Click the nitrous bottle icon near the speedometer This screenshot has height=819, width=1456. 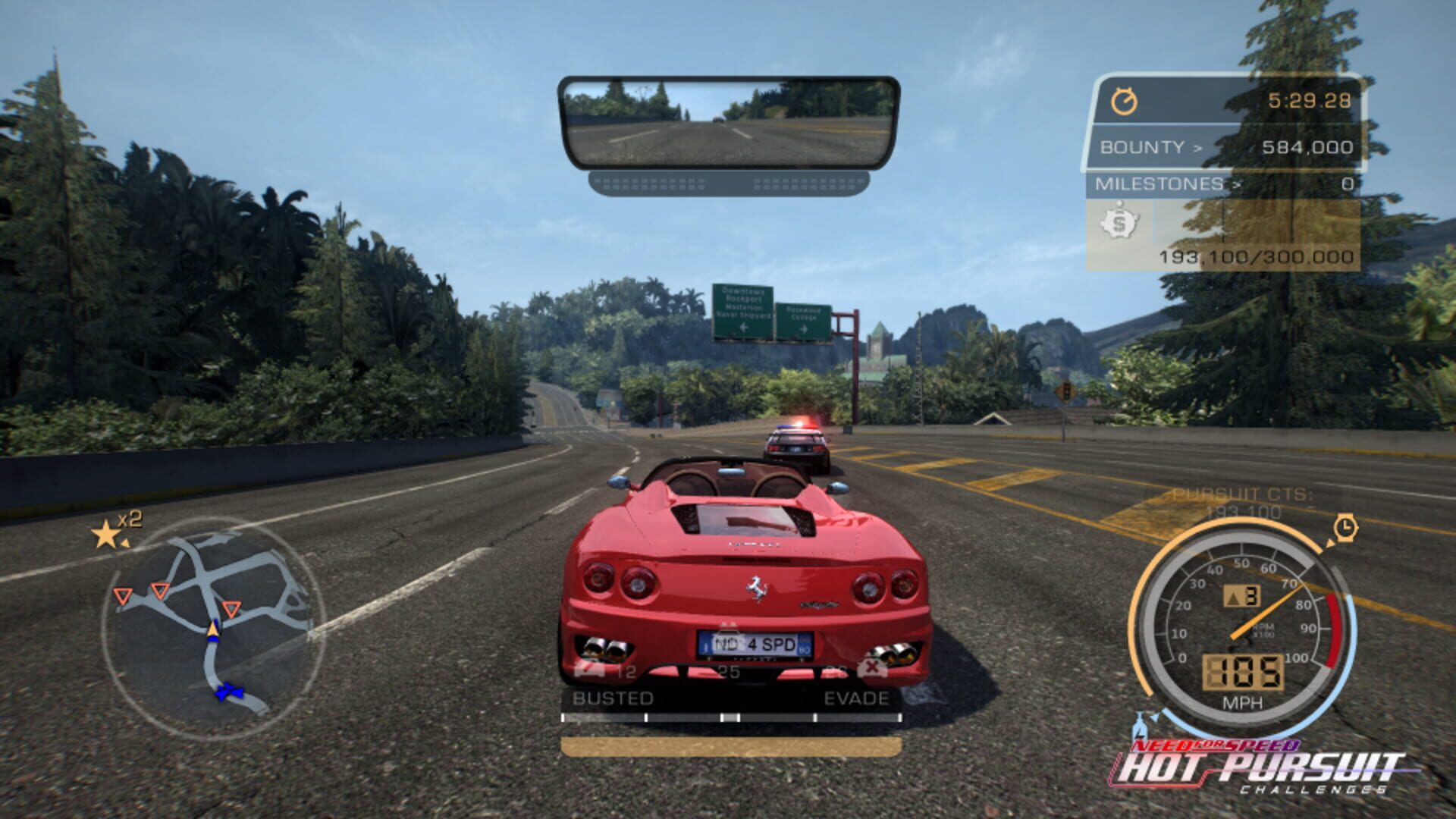coord(1140,726)
